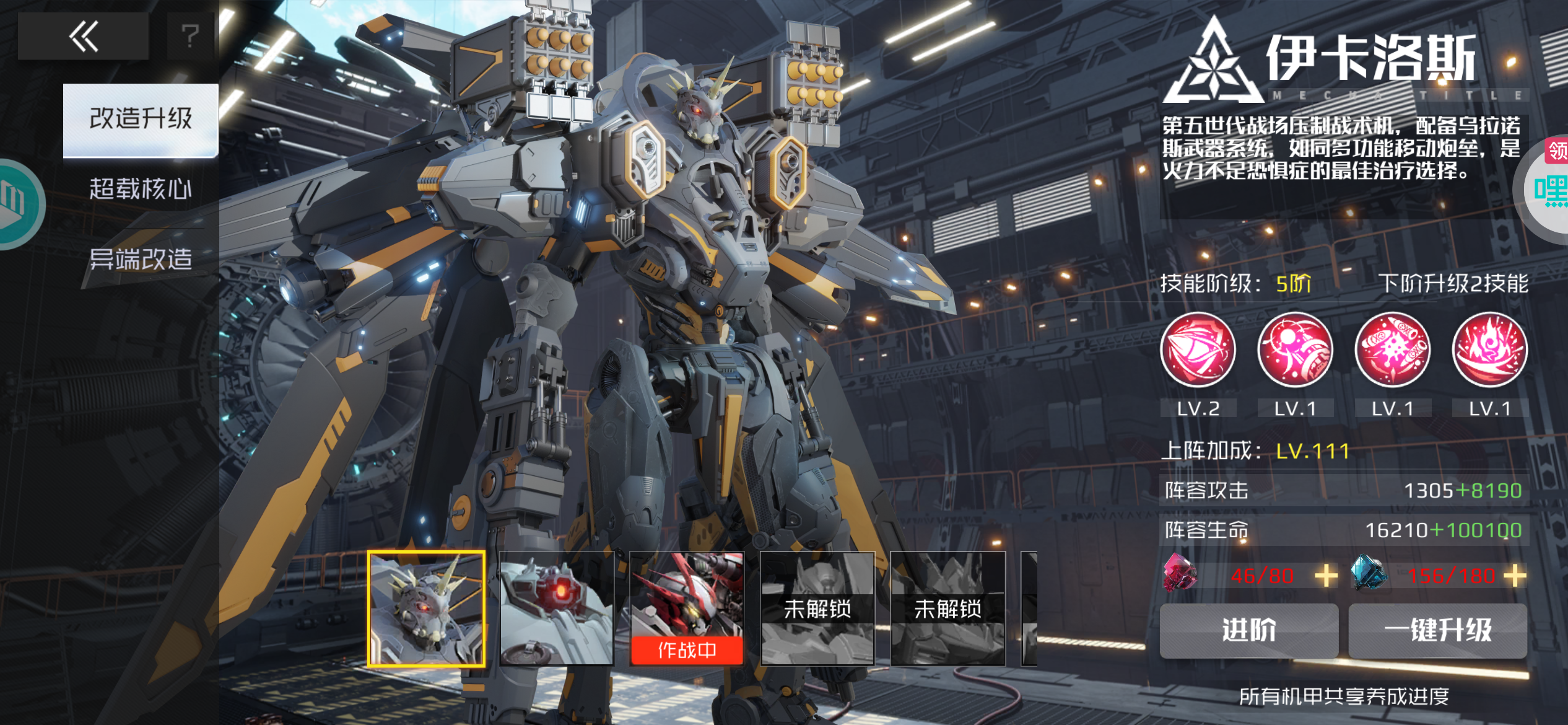The image size is (1568, 725).
Task: Add more blue crystal materials
Action: pyautogui.click(x=1515, y=576)
